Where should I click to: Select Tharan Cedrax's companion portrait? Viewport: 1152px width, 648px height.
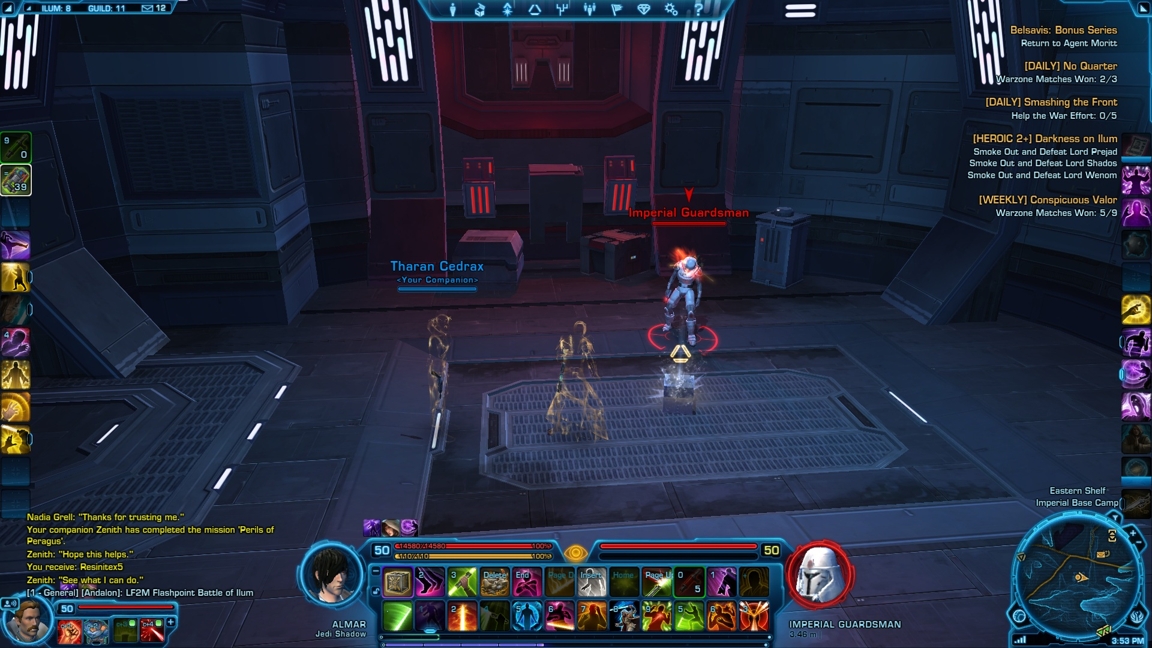(27, 621)
